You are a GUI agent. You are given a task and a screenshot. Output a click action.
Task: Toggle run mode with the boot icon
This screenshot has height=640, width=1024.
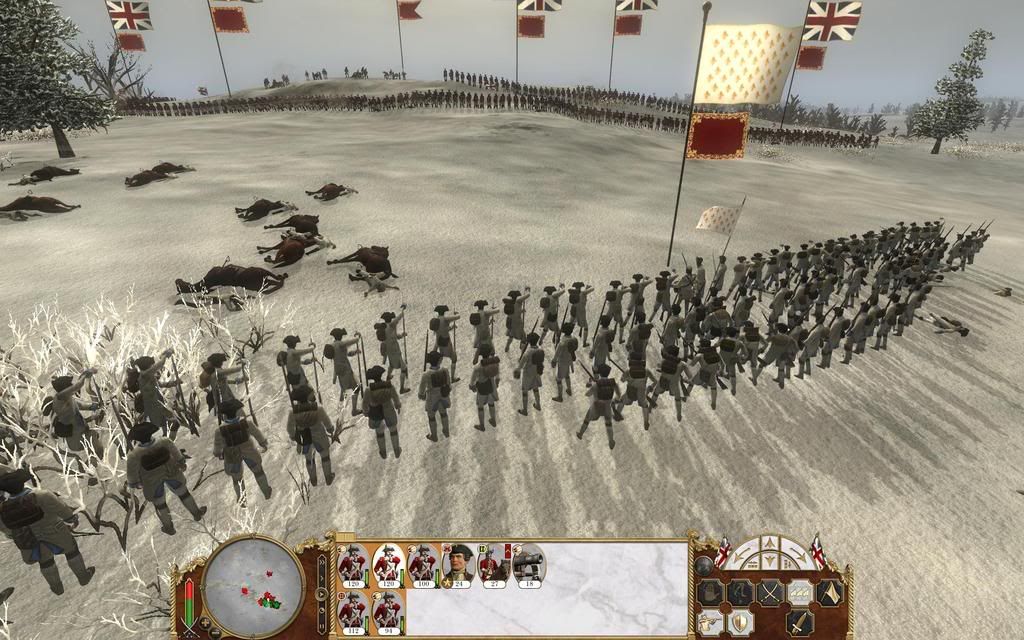pyautogui.click(x=740, y=592)
